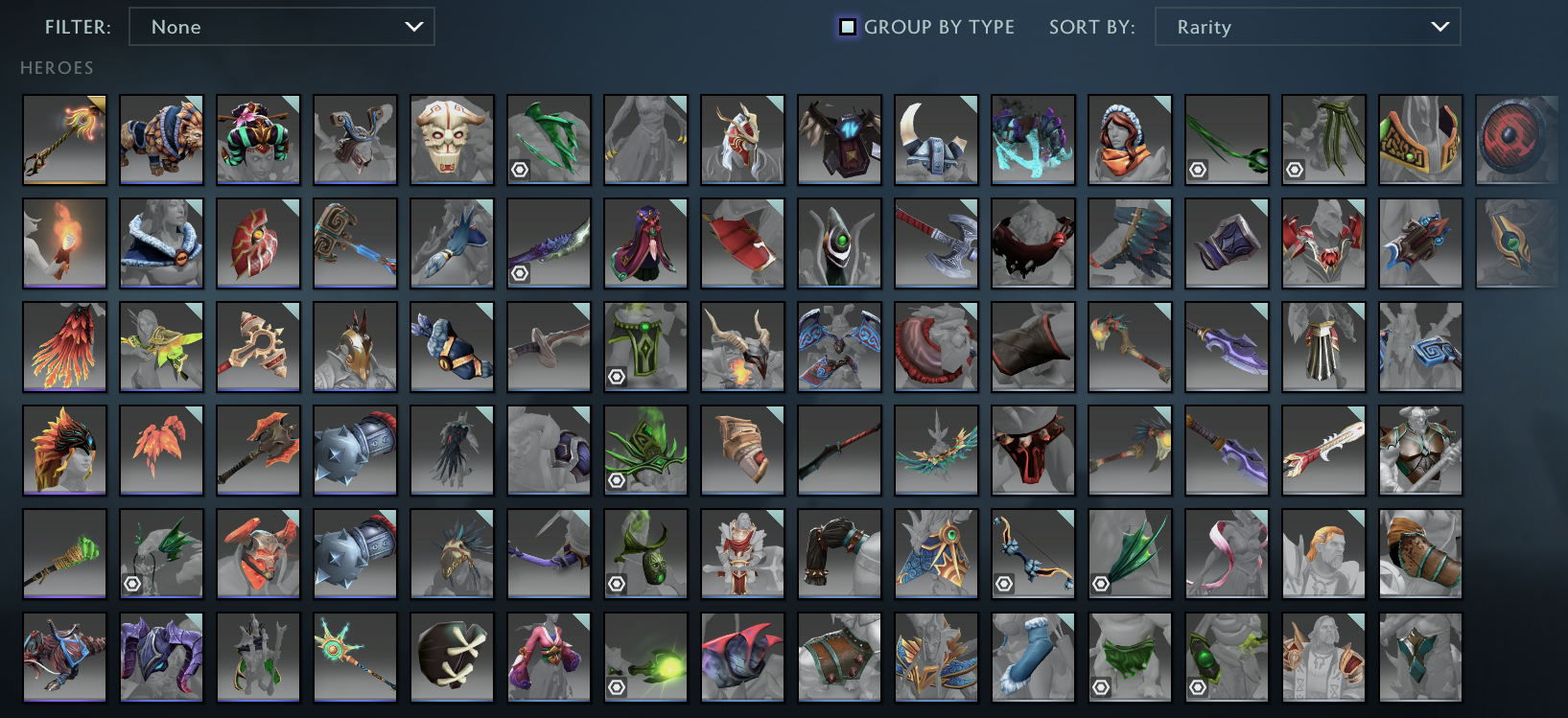Select the white skull mask with red runes
Viewport: 1568px width, 718px height.
(x=452, y=140)
